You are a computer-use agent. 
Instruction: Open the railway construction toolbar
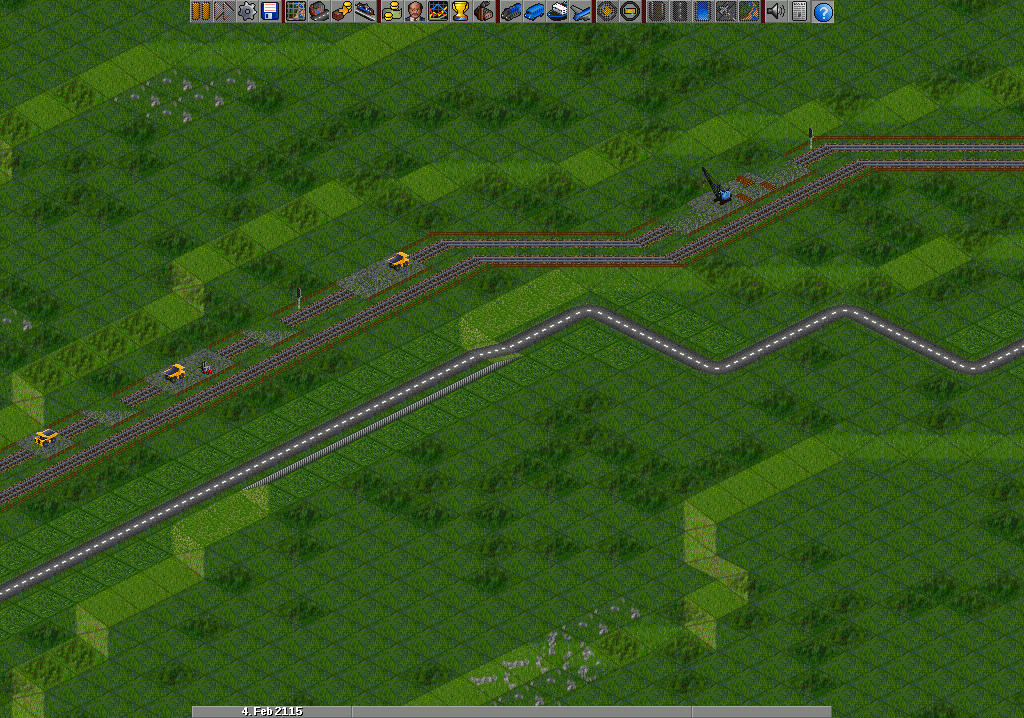coord(656,12)
